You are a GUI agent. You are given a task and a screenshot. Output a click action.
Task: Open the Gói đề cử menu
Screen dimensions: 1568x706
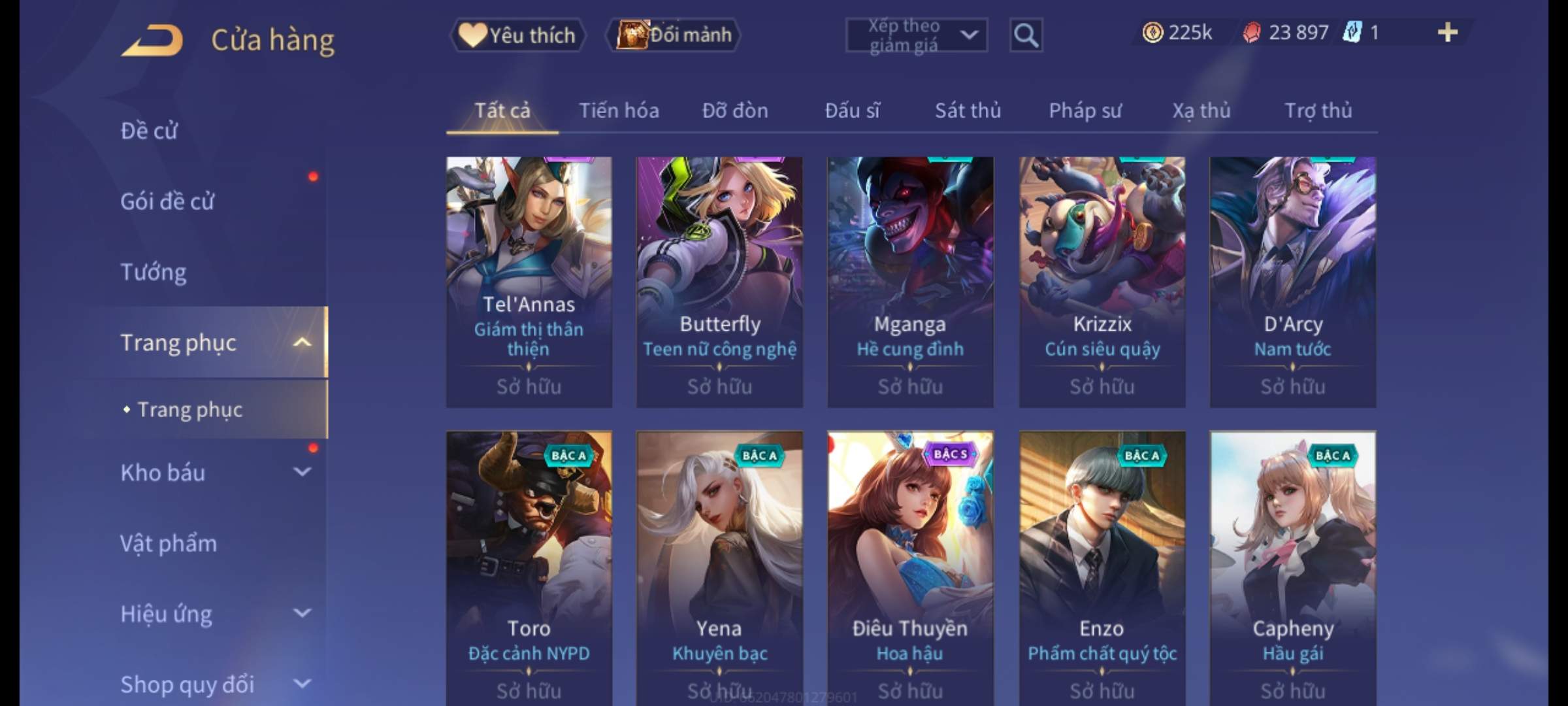tap(167, 201)
